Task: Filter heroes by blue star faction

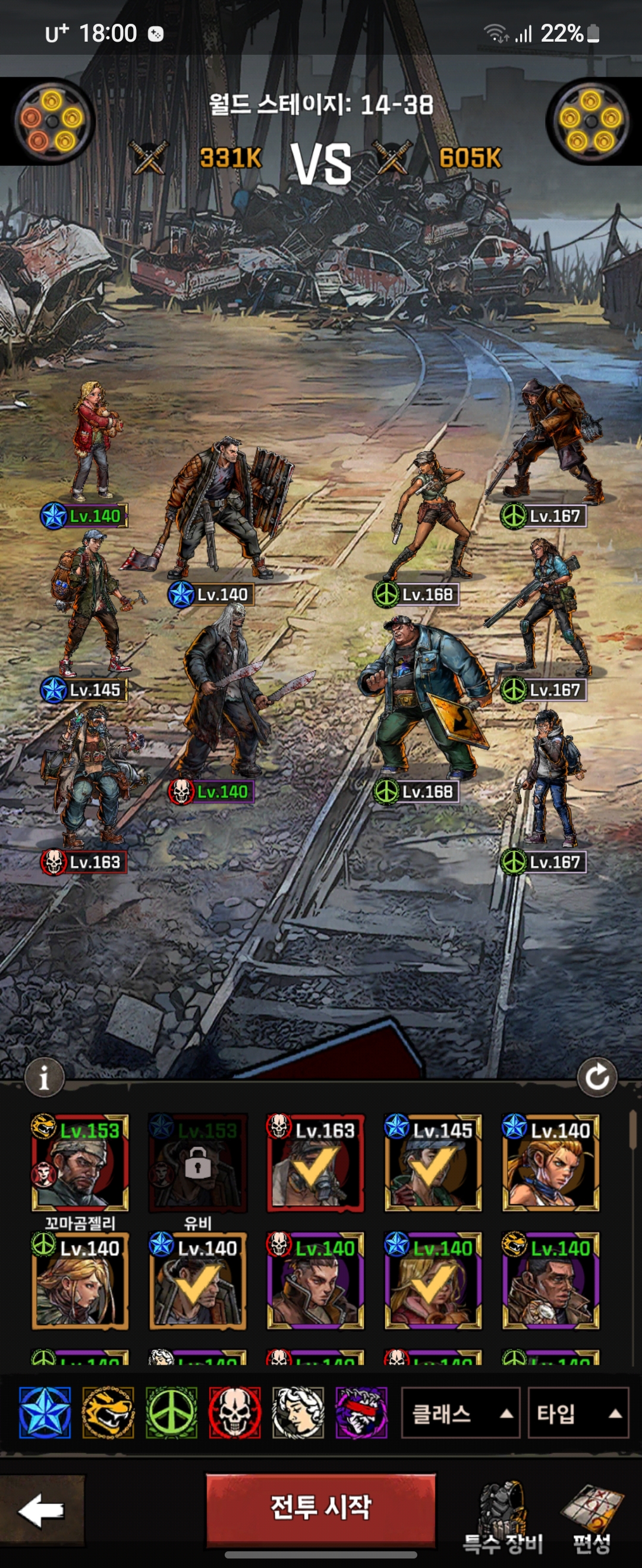Action: (45, 1413)
